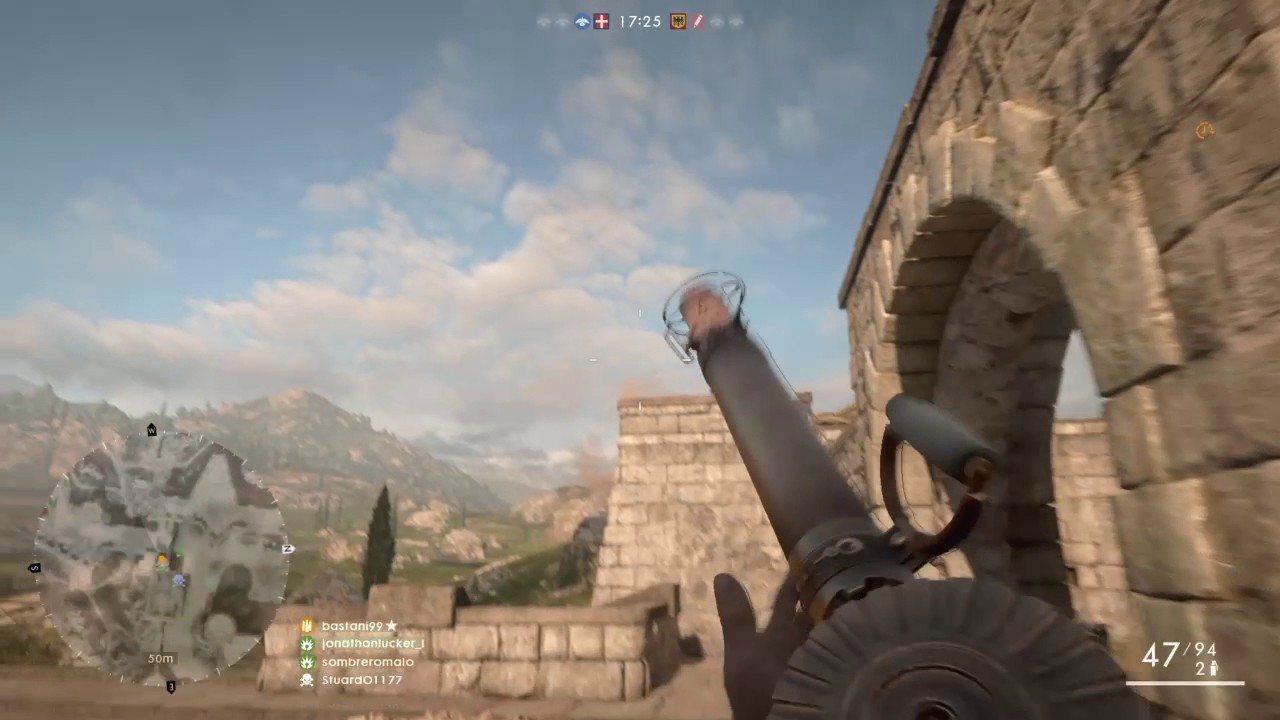Select bastani99's support class icon
The width and height of the screenshot is (1280, 720).
point(306,625)
